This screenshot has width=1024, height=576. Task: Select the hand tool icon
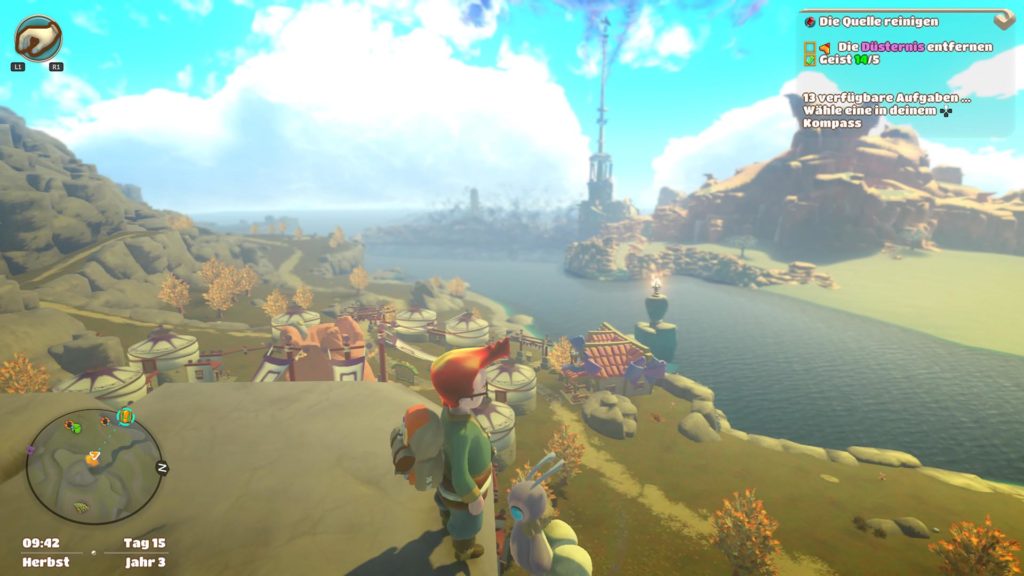coord(38,38)
